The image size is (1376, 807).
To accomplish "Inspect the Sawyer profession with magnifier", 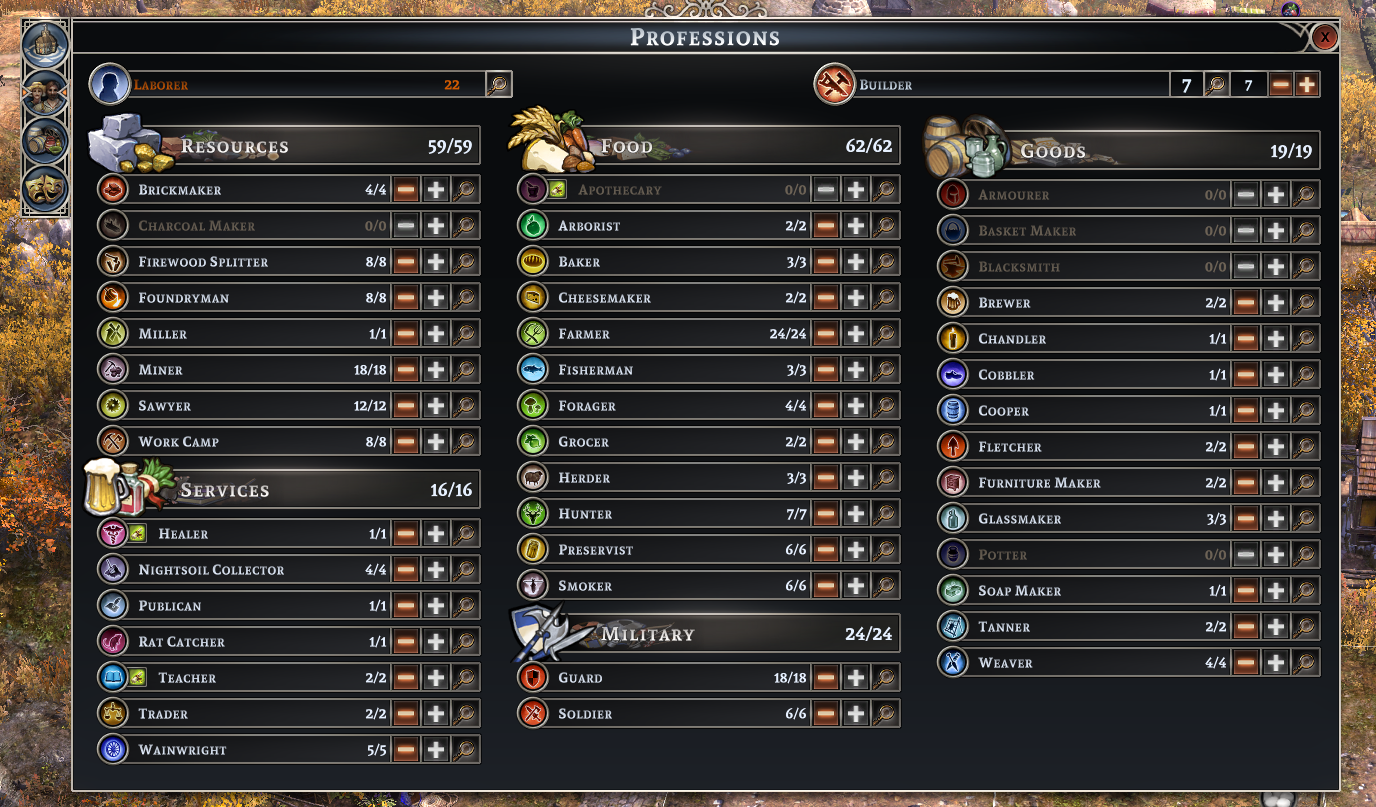I will [x=465, y=406].
